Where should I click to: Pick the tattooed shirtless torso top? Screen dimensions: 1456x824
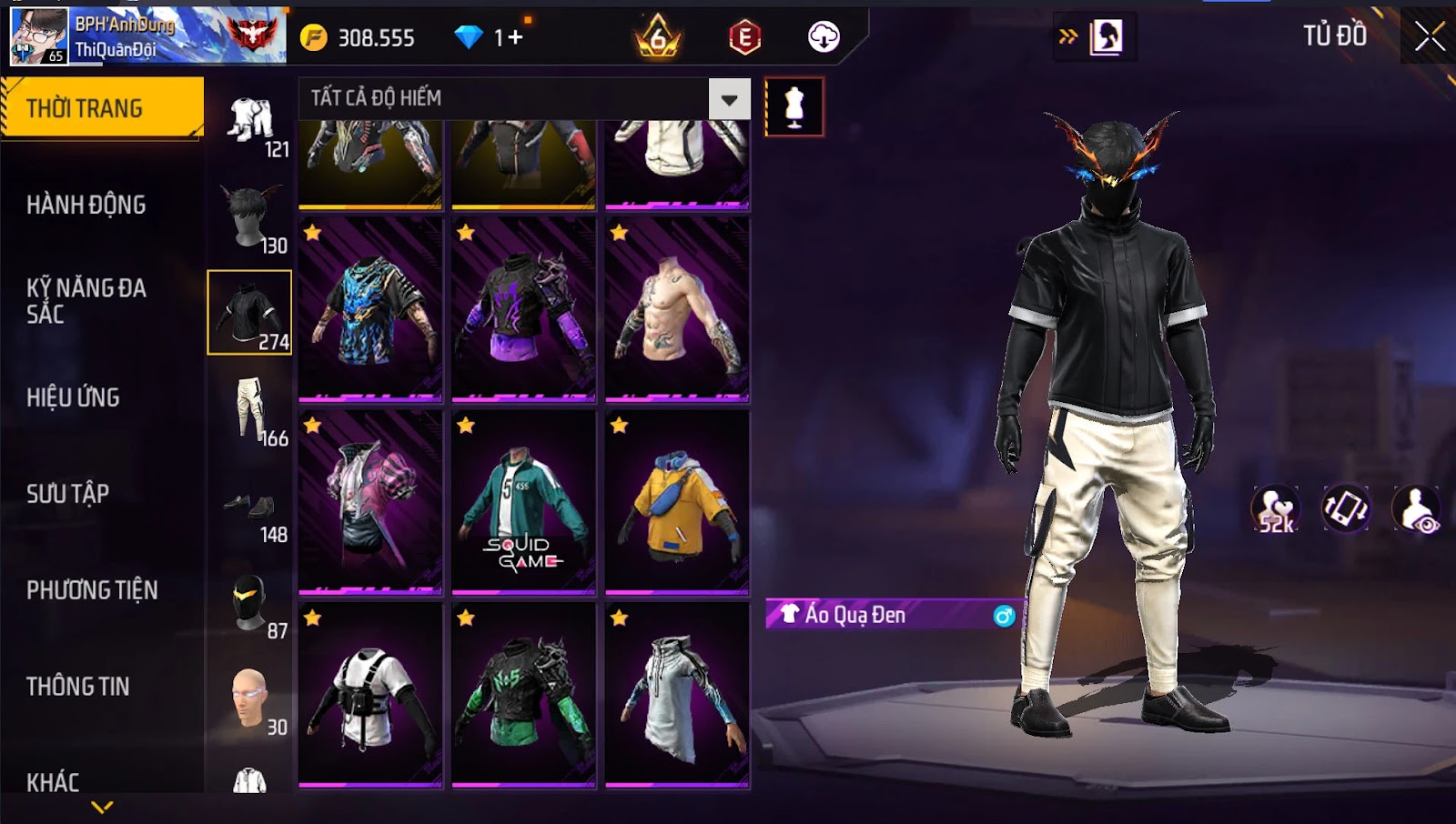pos(677,309)
